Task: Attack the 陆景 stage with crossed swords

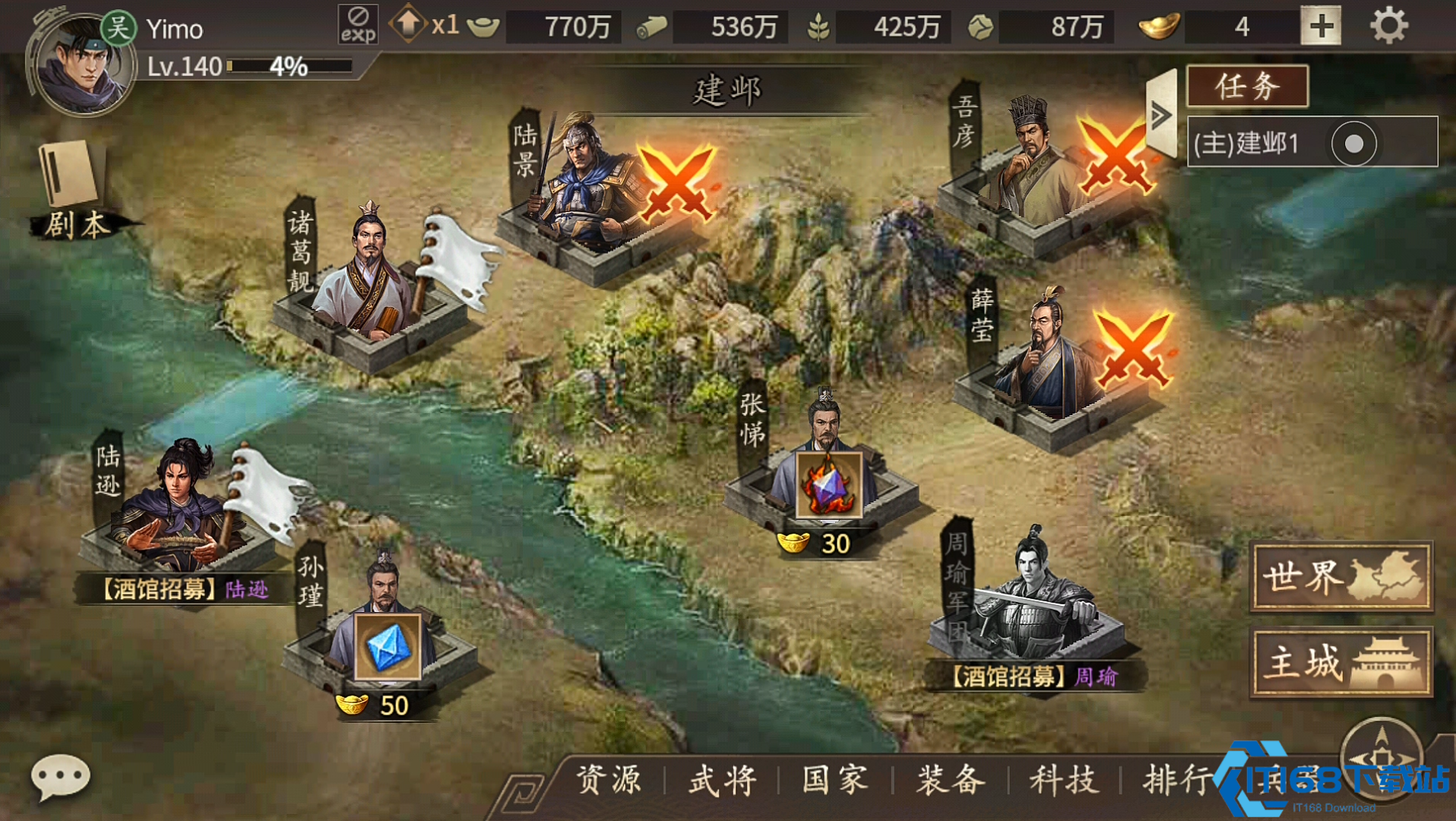Action: click(x=676, y=182)
